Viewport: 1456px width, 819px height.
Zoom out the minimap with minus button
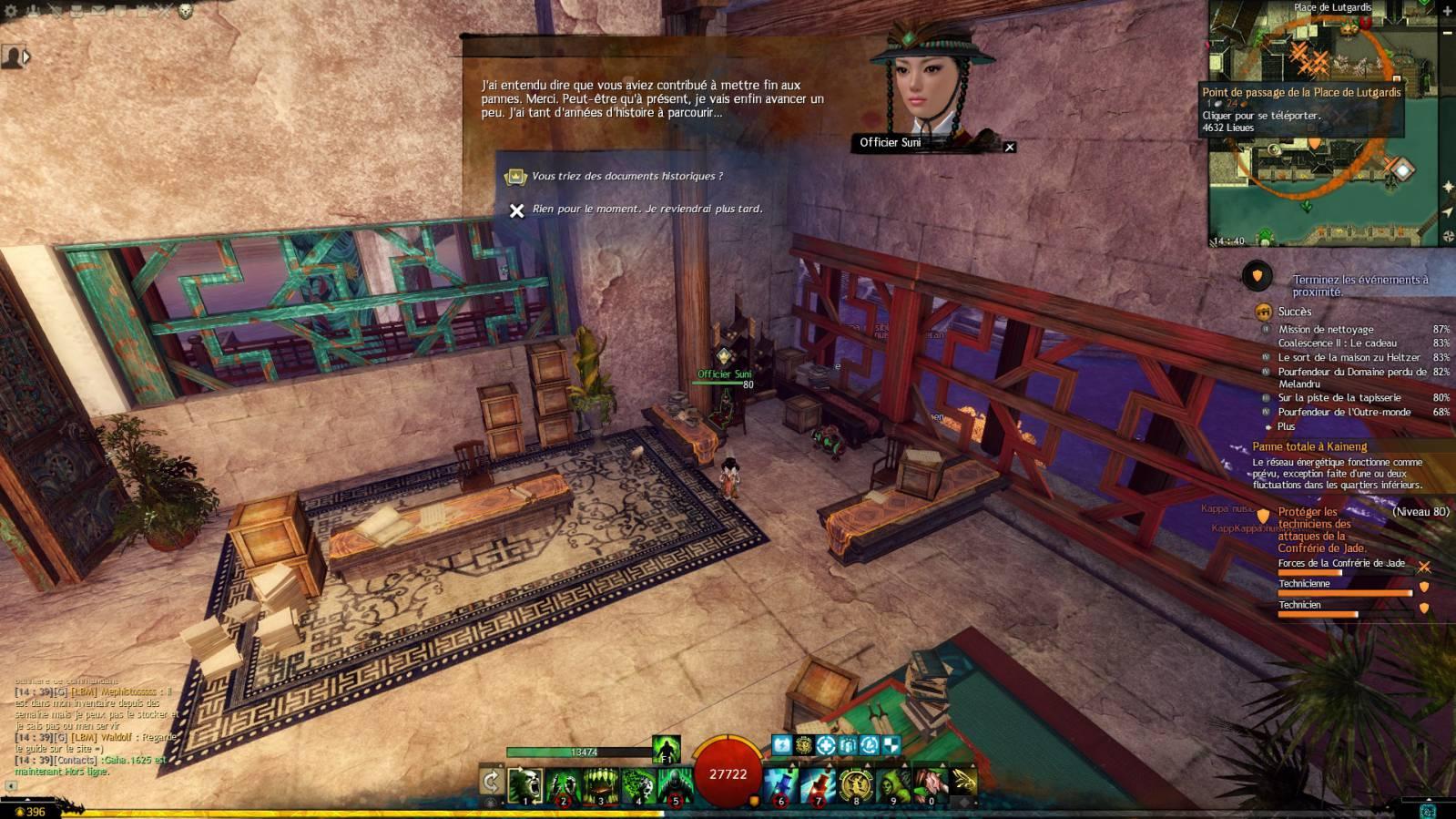click(x=1448, y=33)
